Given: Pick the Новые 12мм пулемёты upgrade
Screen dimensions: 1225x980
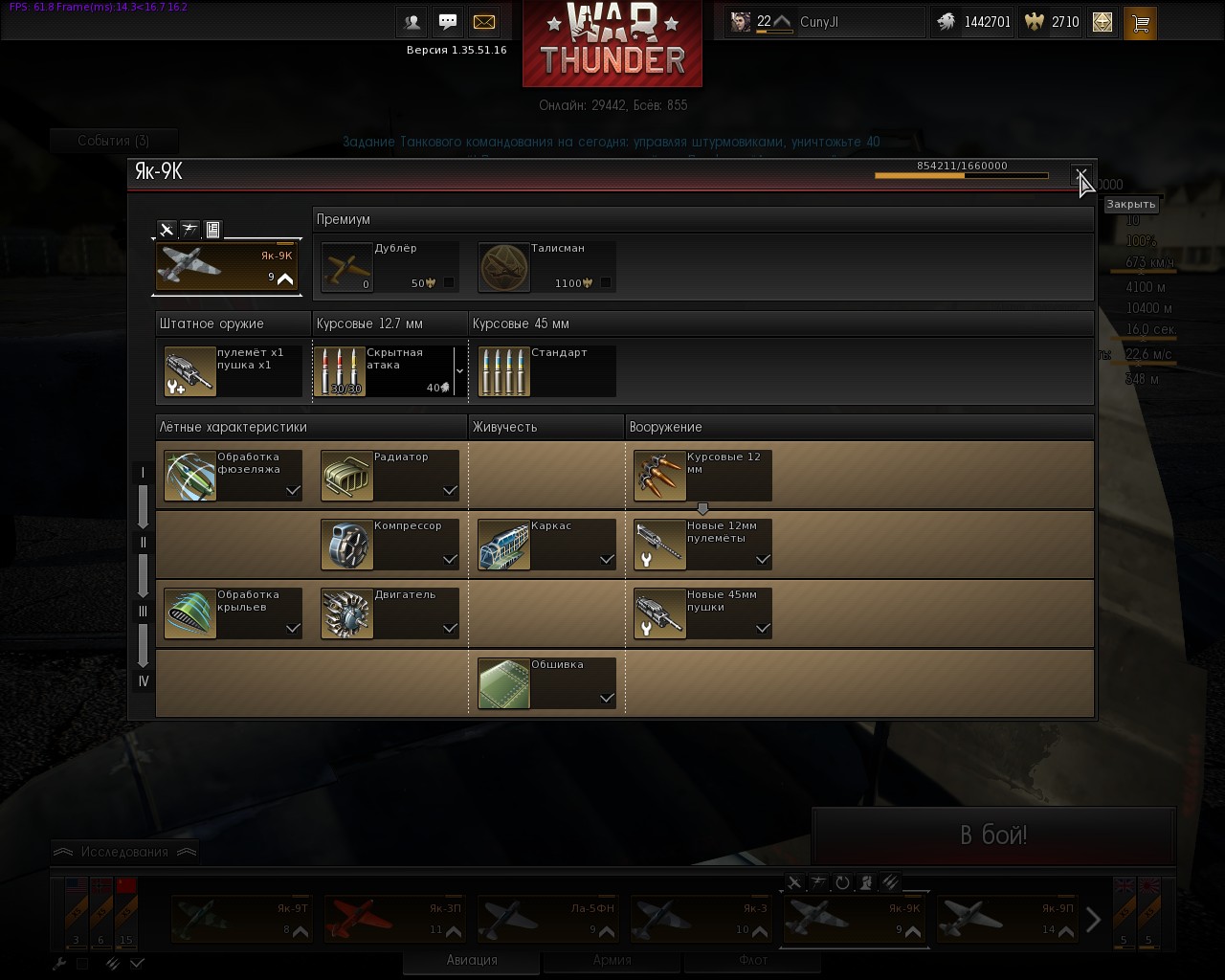Looking at the screenshot, I should coord(702,545).
